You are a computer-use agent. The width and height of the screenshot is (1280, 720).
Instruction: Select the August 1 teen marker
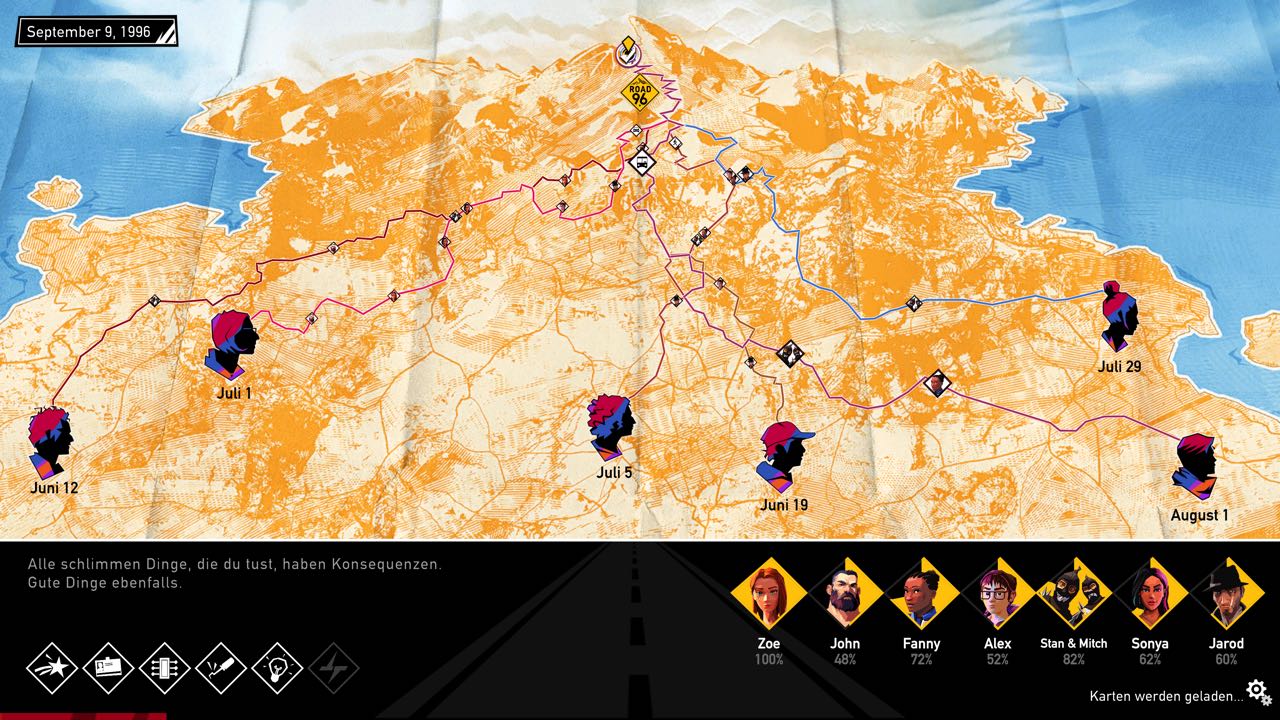point(1196,466)
